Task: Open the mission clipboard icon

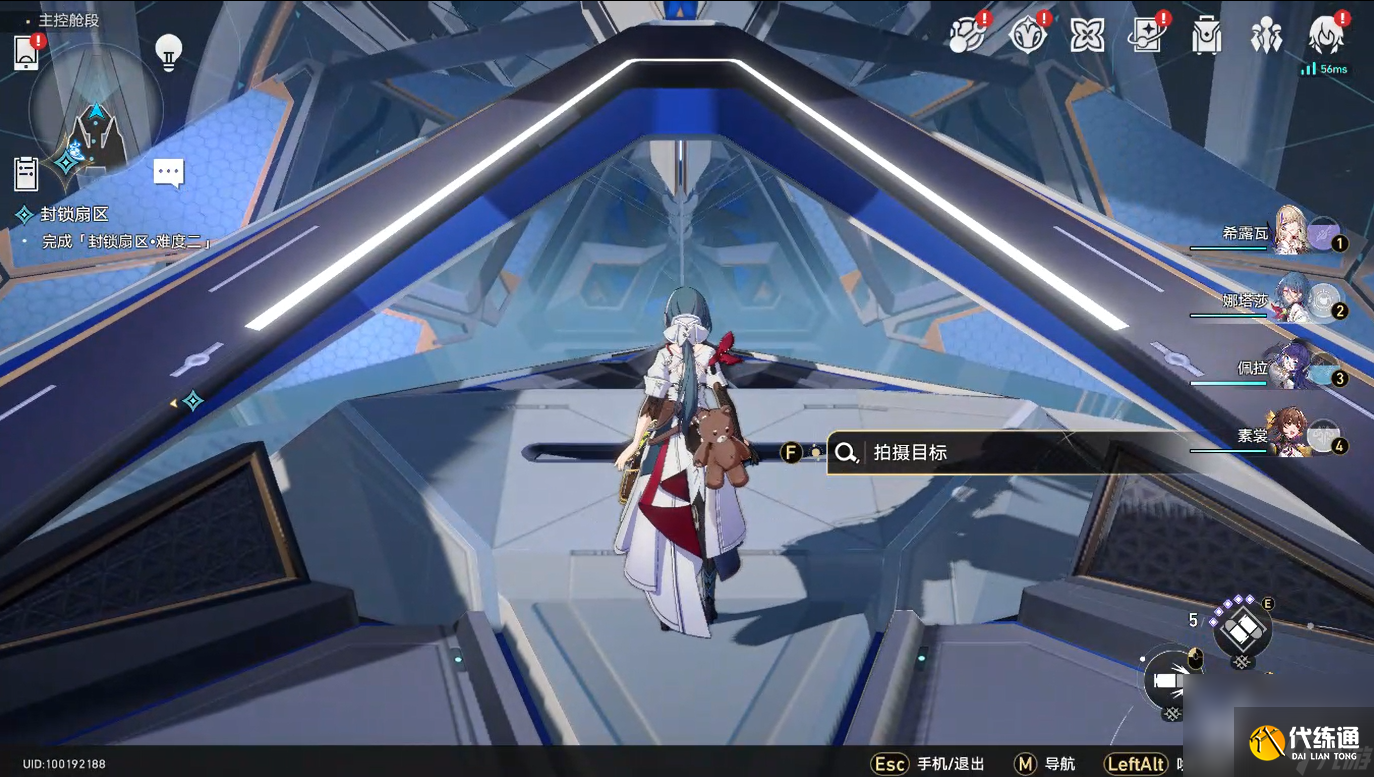Action: click(x=26, y=174)
